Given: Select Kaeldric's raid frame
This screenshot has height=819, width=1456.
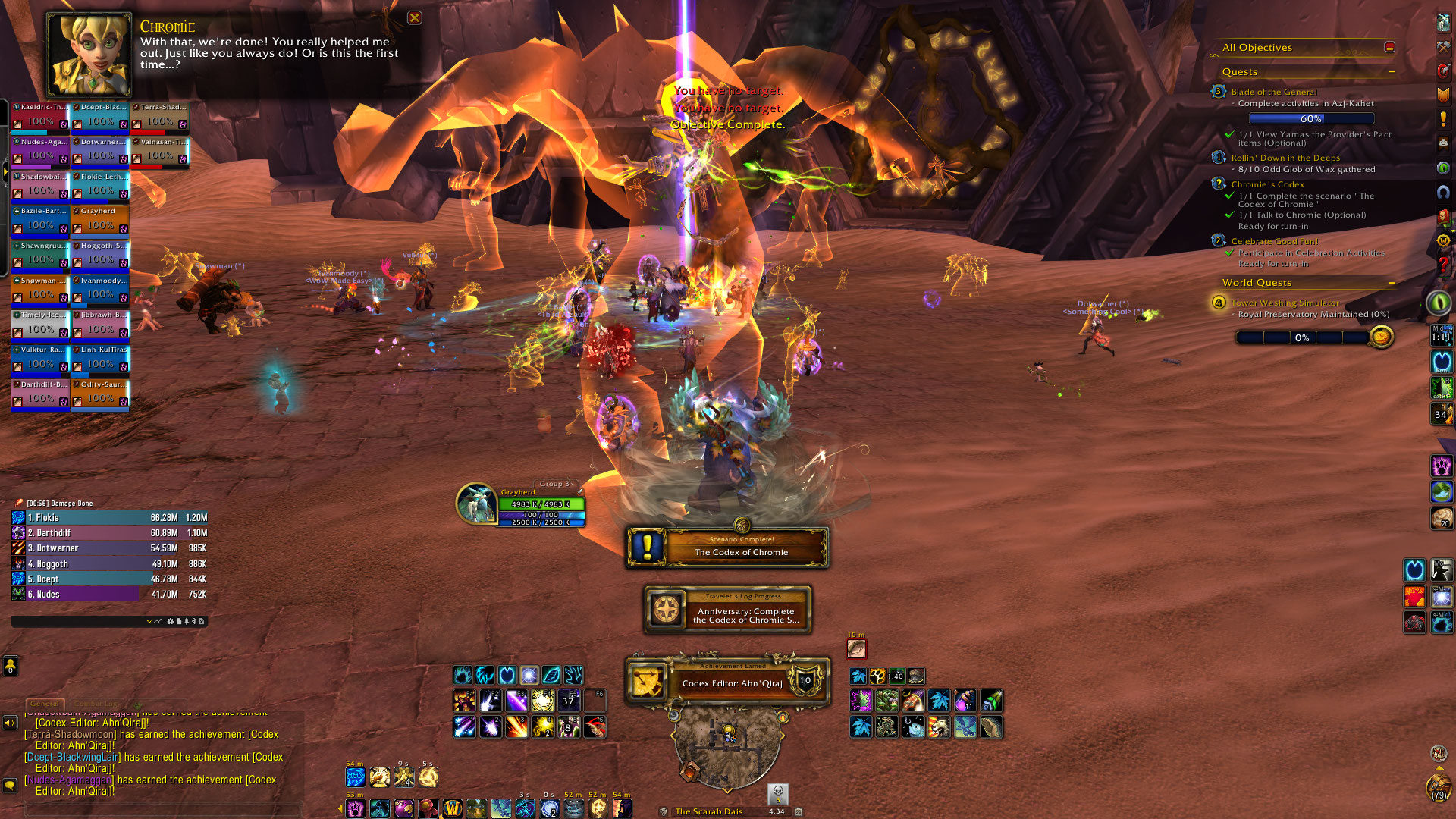Looking at the screenshot, I should pos(40,118).
